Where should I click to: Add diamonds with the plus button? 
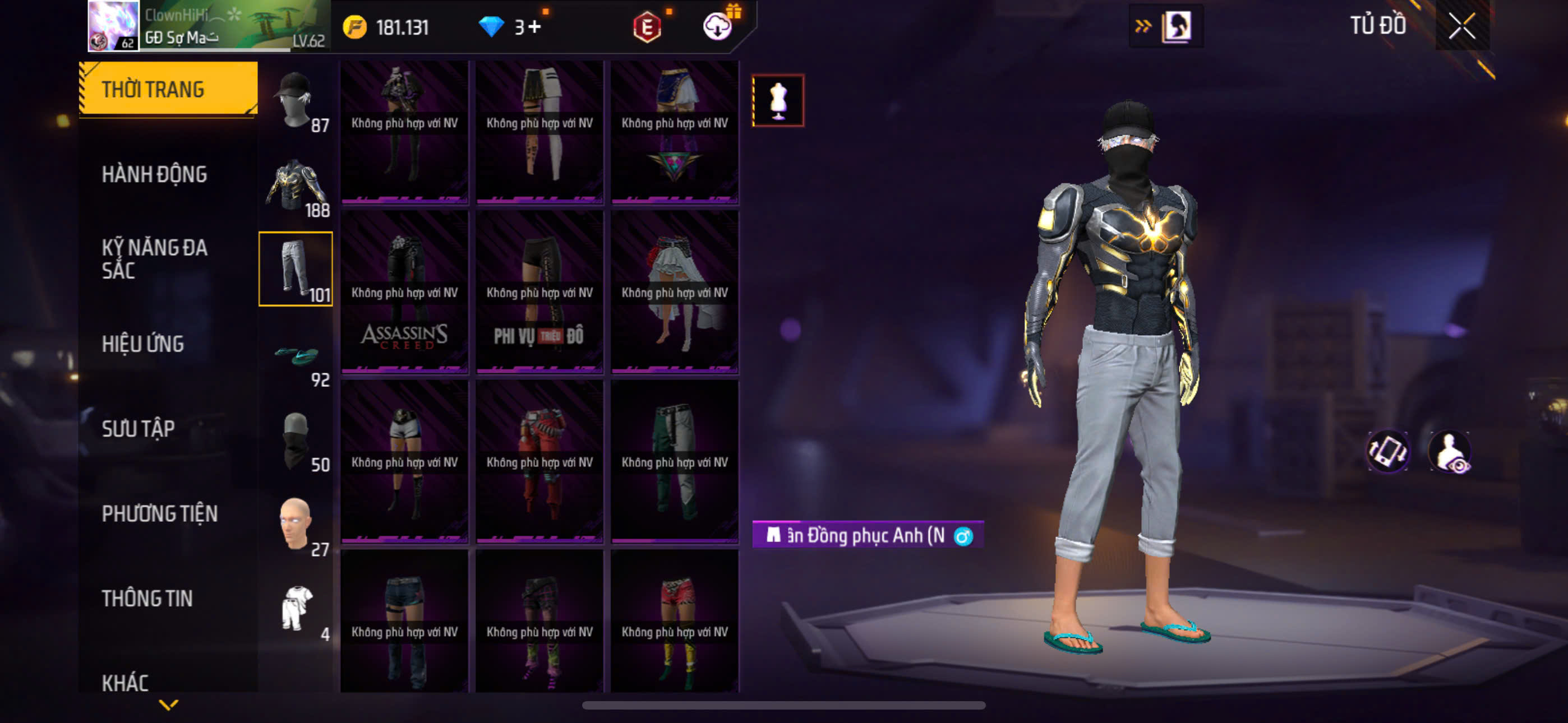point(535,27)
